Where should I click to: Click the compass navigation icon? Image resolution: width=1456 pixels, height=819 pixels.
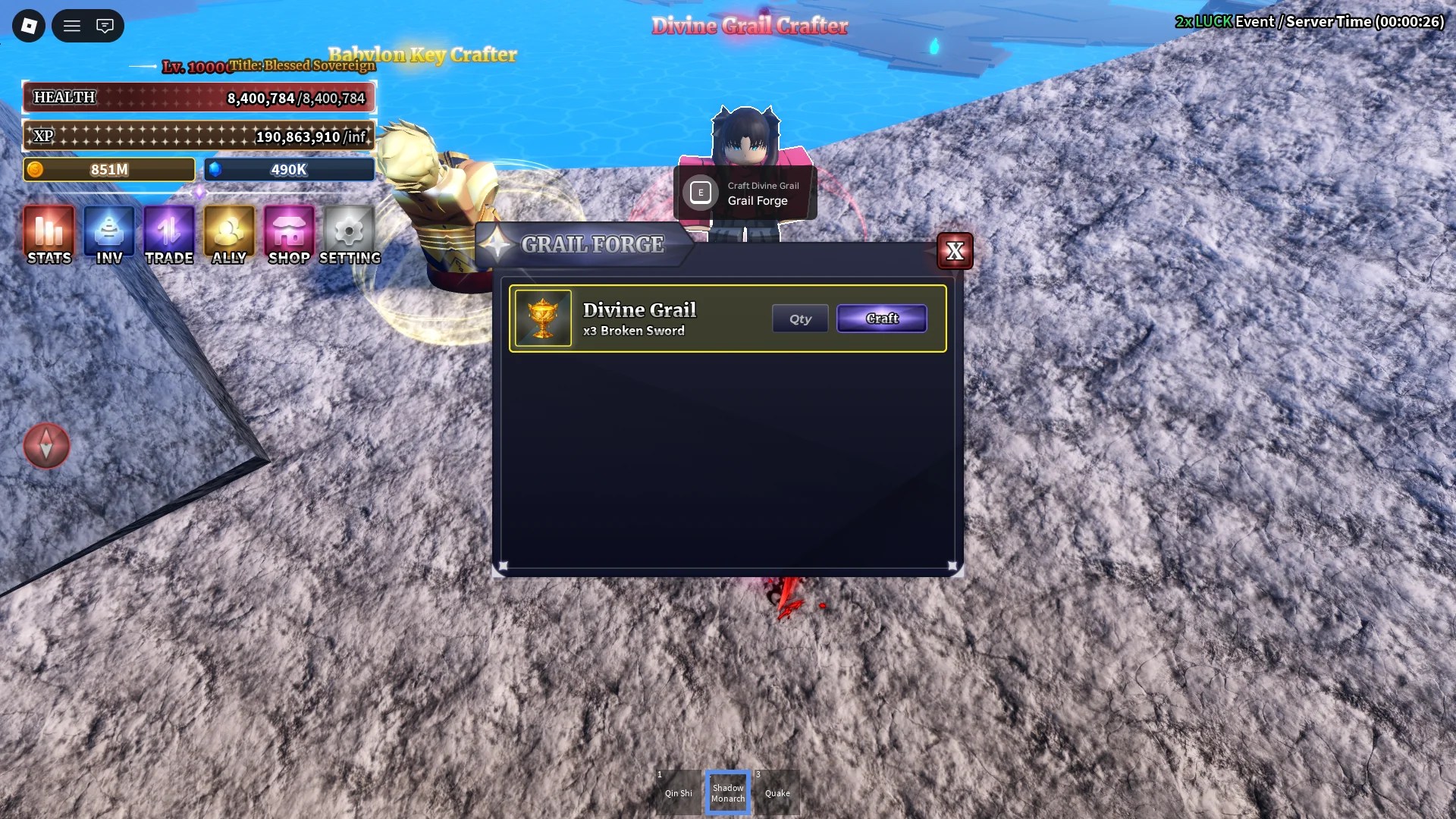pos(46,447)
